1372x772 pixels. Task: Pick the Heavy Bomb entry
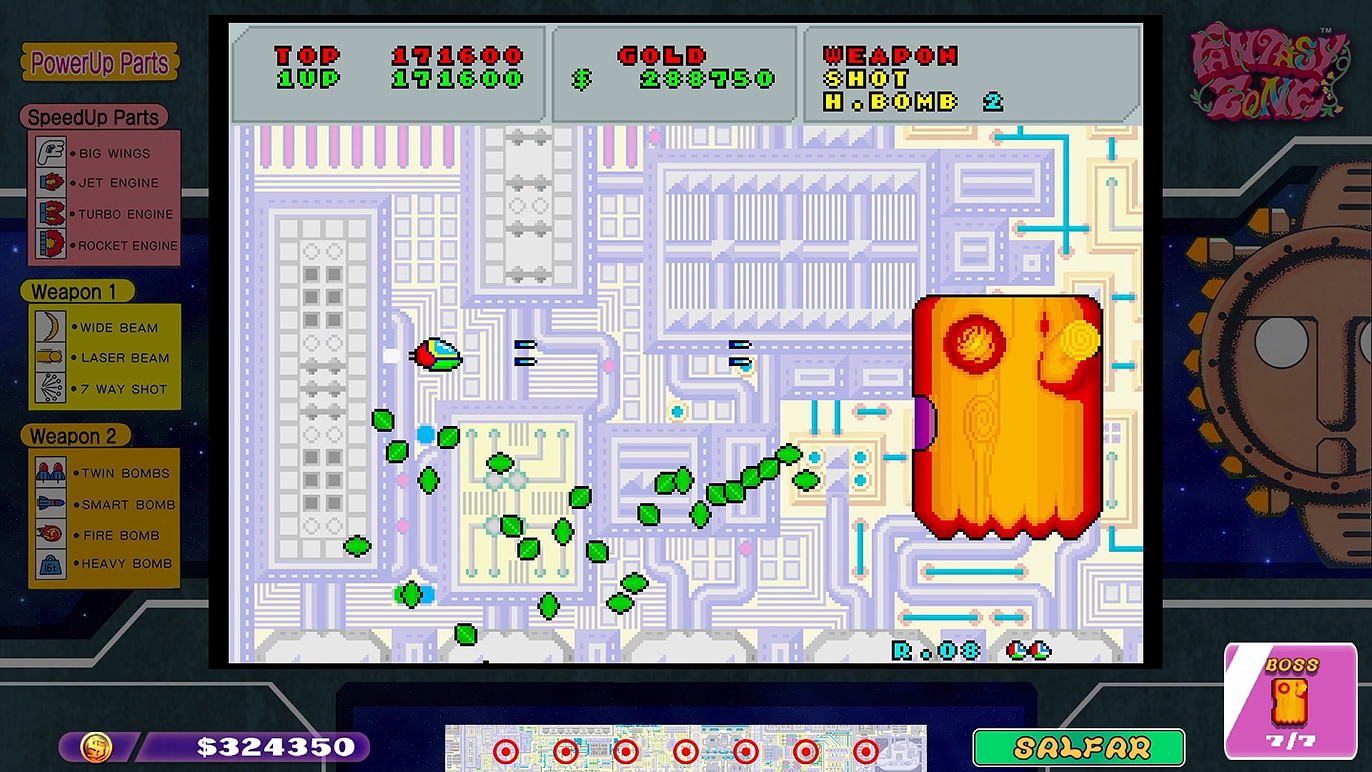(x=104, y=564)
